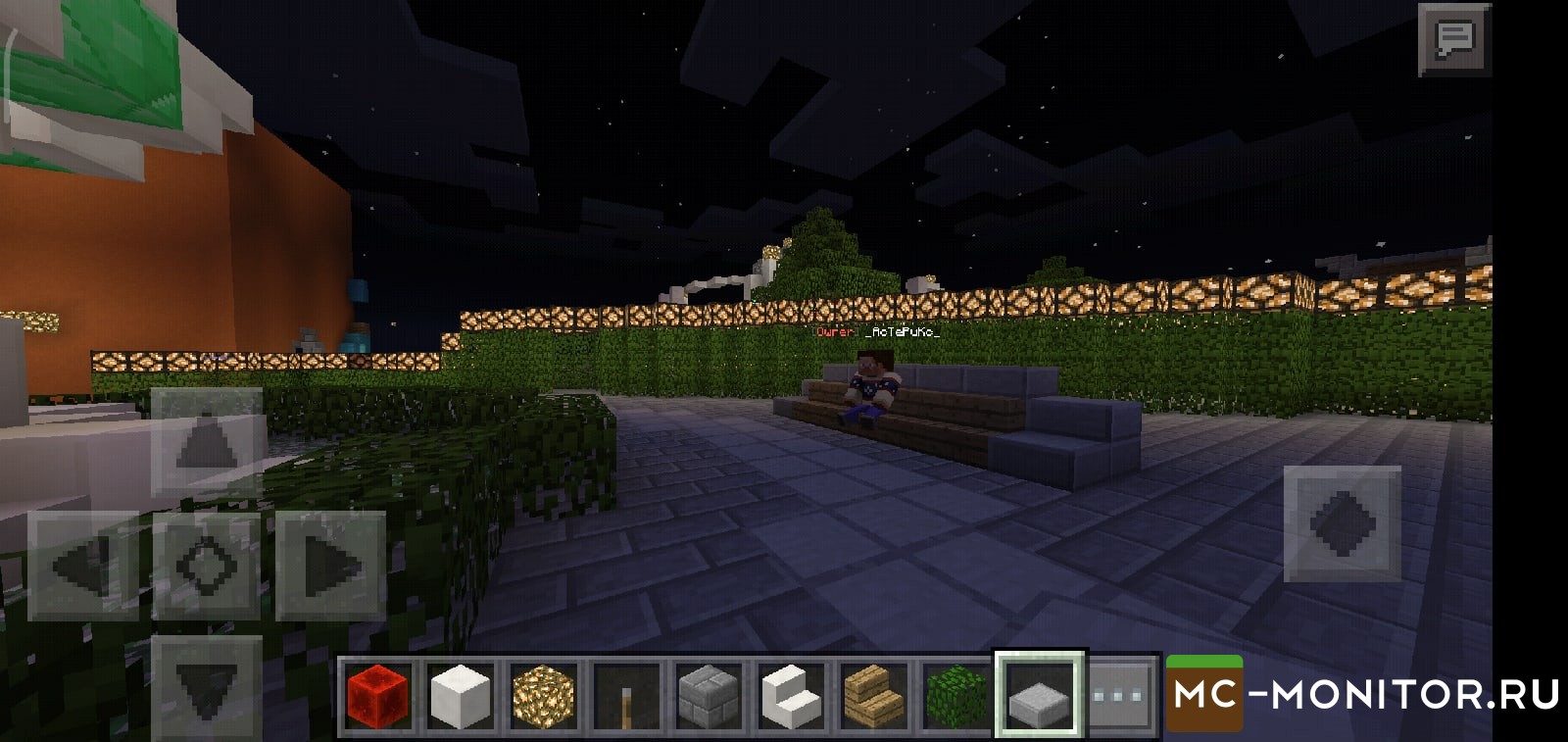The image size is (1568, 742).
Task: Select the white quartz block slot
Action: point(460,695)
